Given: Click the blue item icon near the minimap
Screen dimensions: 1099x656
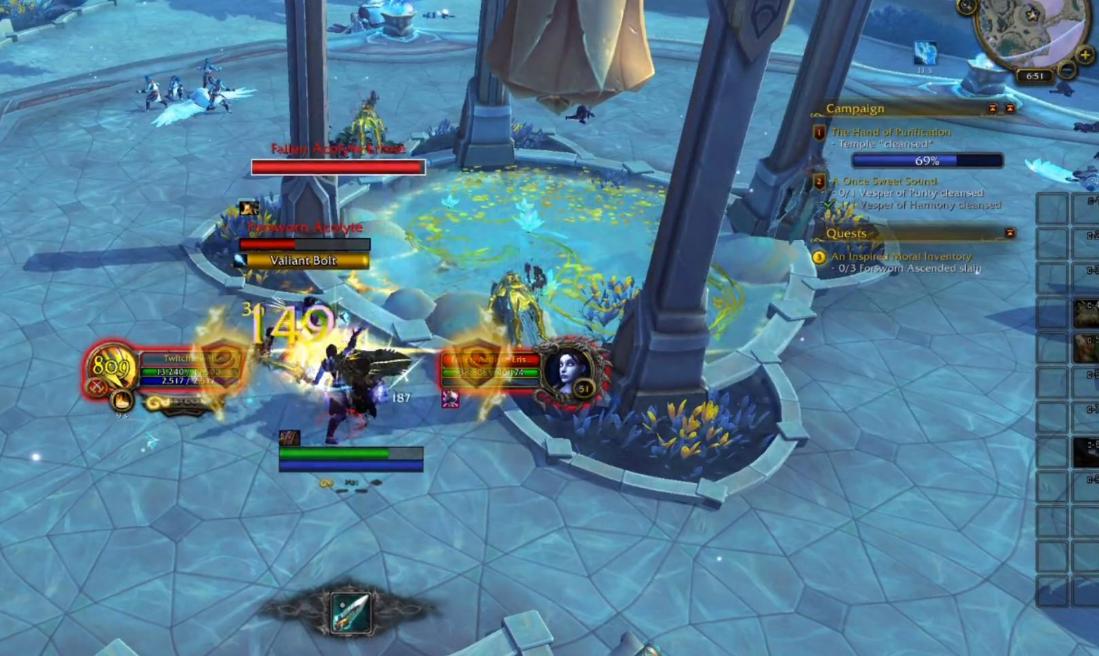Looking at the screenshot, I should click(925, 53).
